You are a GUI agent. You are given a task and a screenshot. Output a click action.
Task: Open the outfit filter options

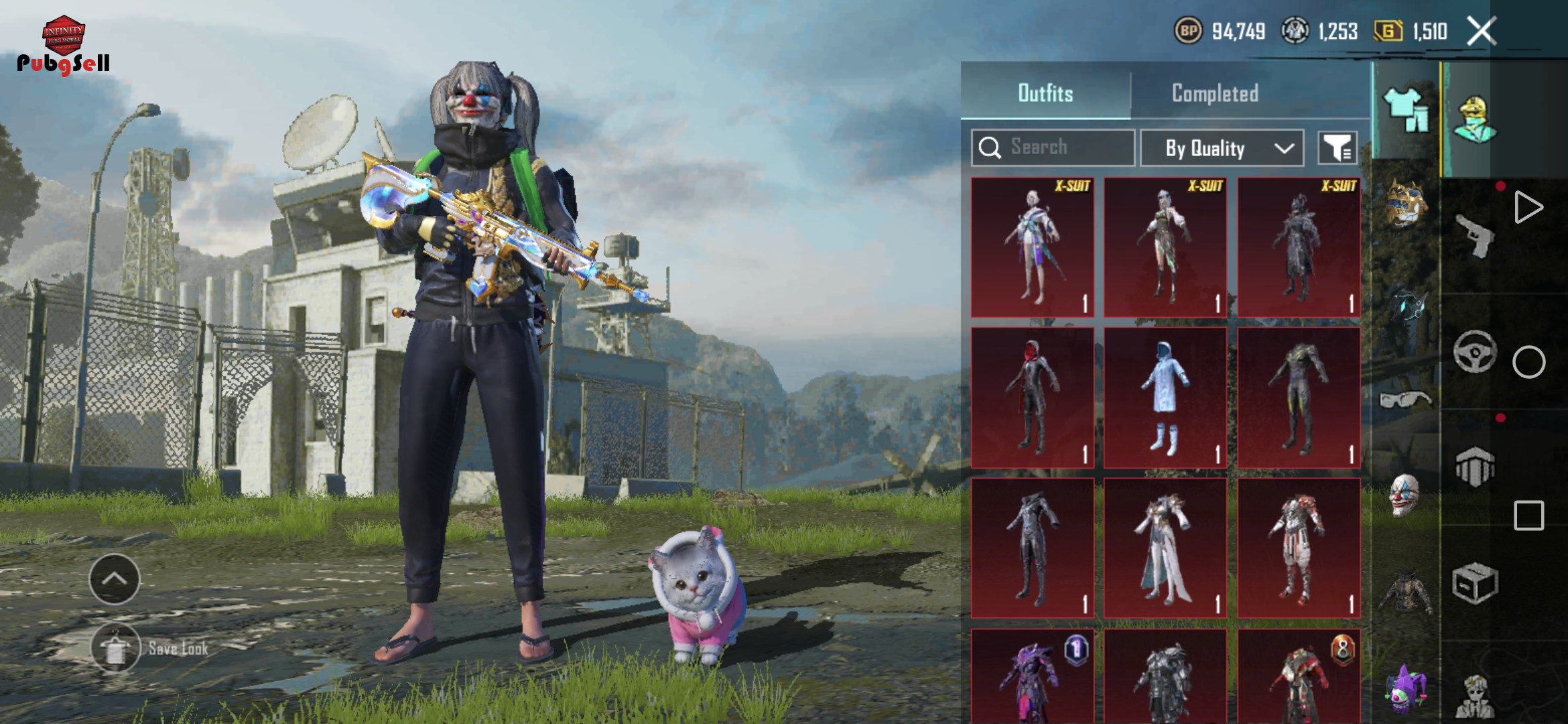[x=1337, y=148]
